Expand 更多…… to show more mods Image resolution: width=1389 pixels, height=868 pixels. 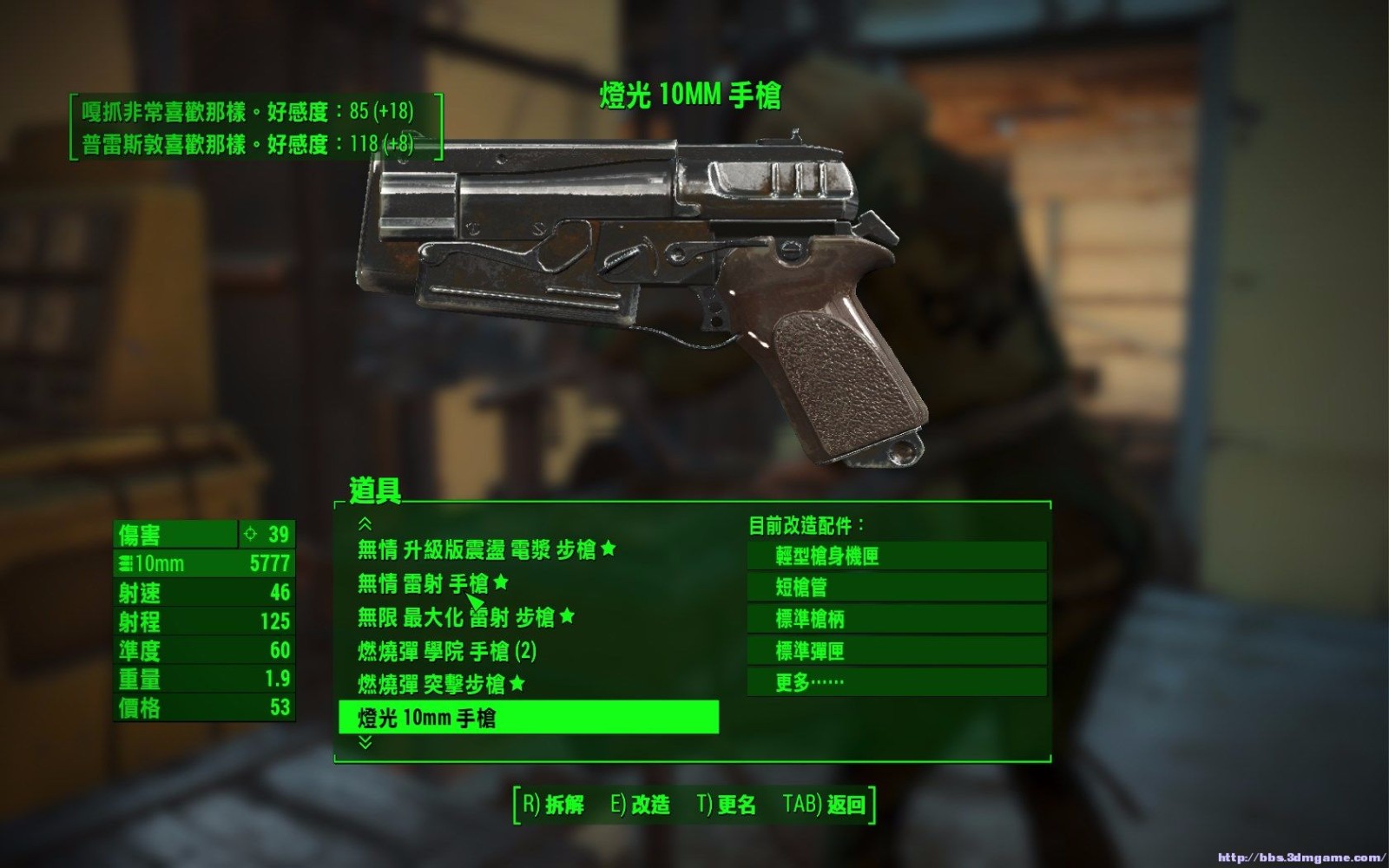tap(896, 682)
